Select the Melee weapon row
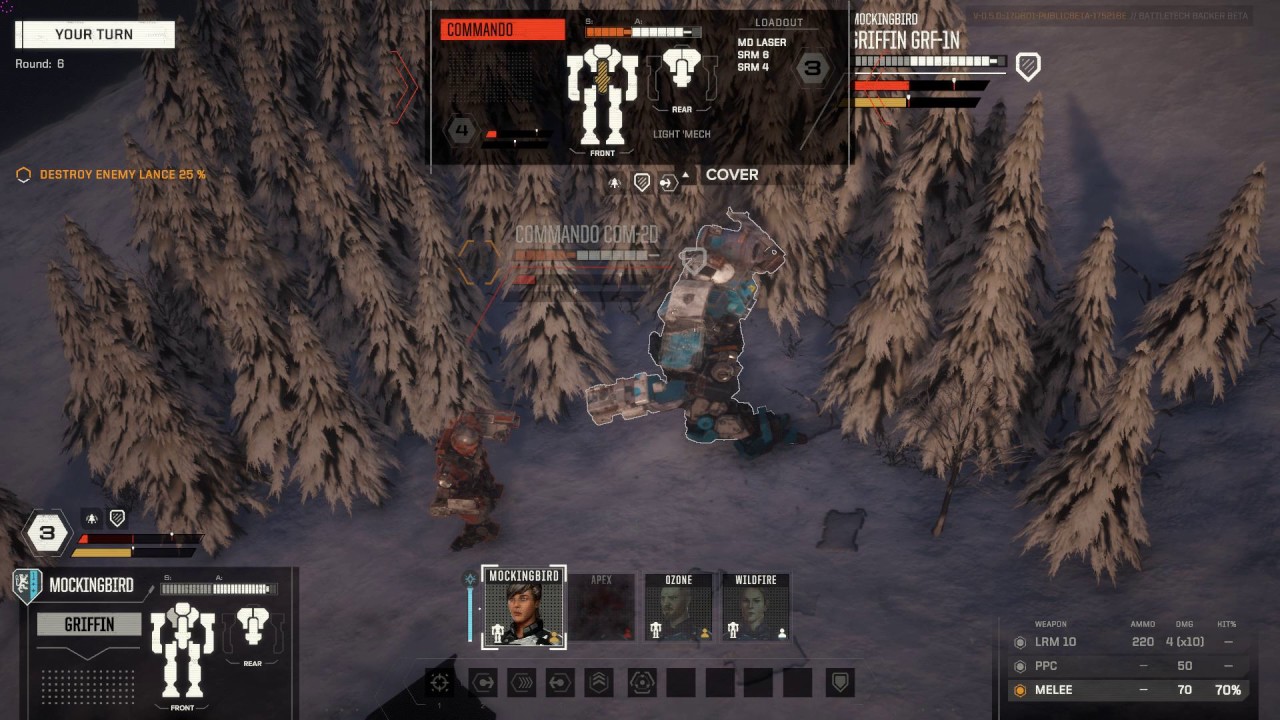The height and width of the screenshot is (720, 1280). pos(1128,690)
